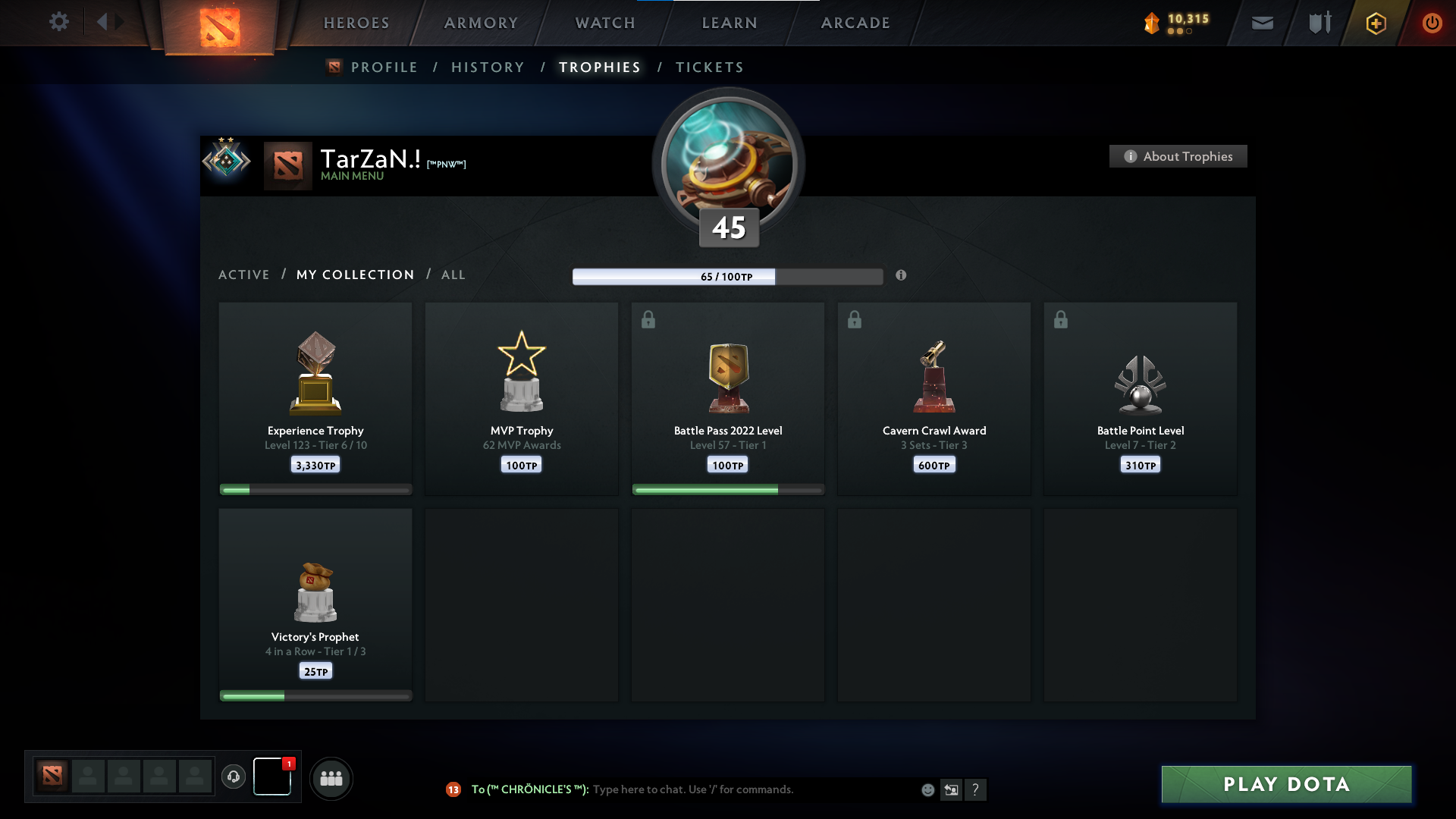Click the 65/100TP progress bar
1456x819 pixels.
click(728, 277)
